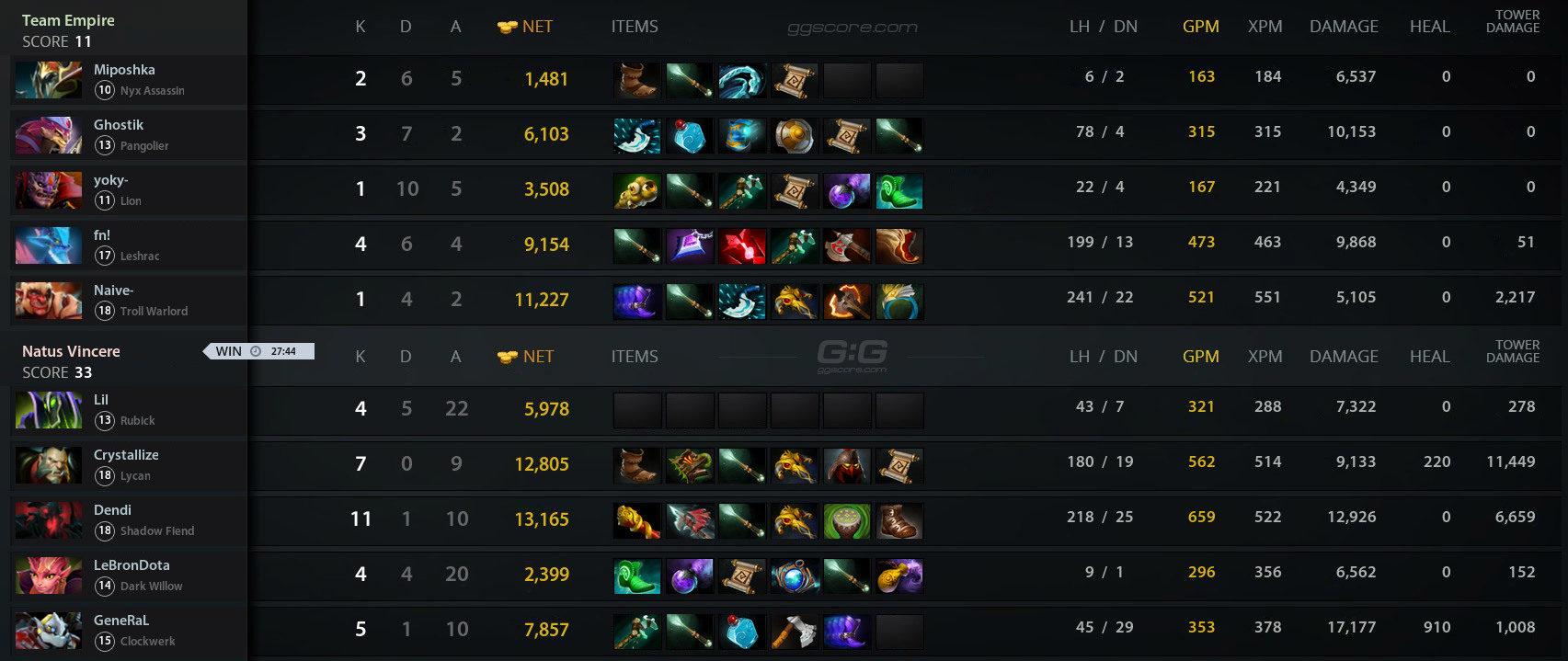
Task: Select Miposhka's Nyx Assassin hero portrait
Action: 49,80
